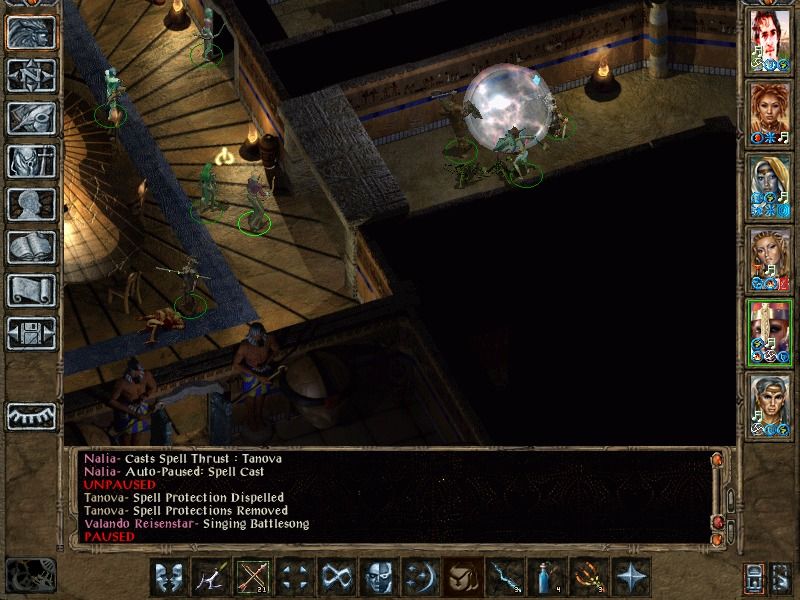800x600 pixels.
Task: Open the priest scroll screen
Action: pos(31,290)
